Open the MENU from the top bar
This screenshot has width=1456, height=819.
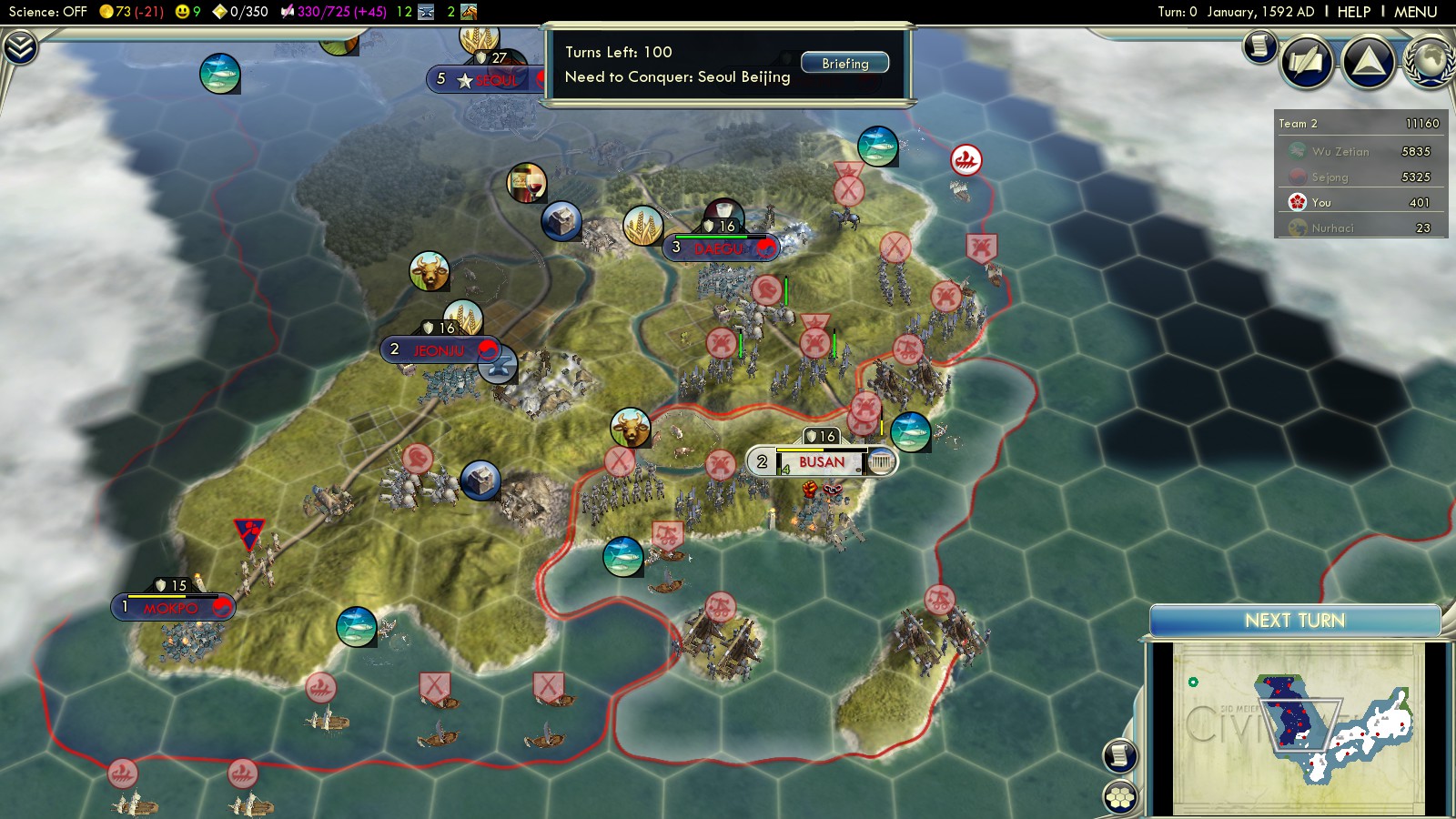coord(1415,12)
